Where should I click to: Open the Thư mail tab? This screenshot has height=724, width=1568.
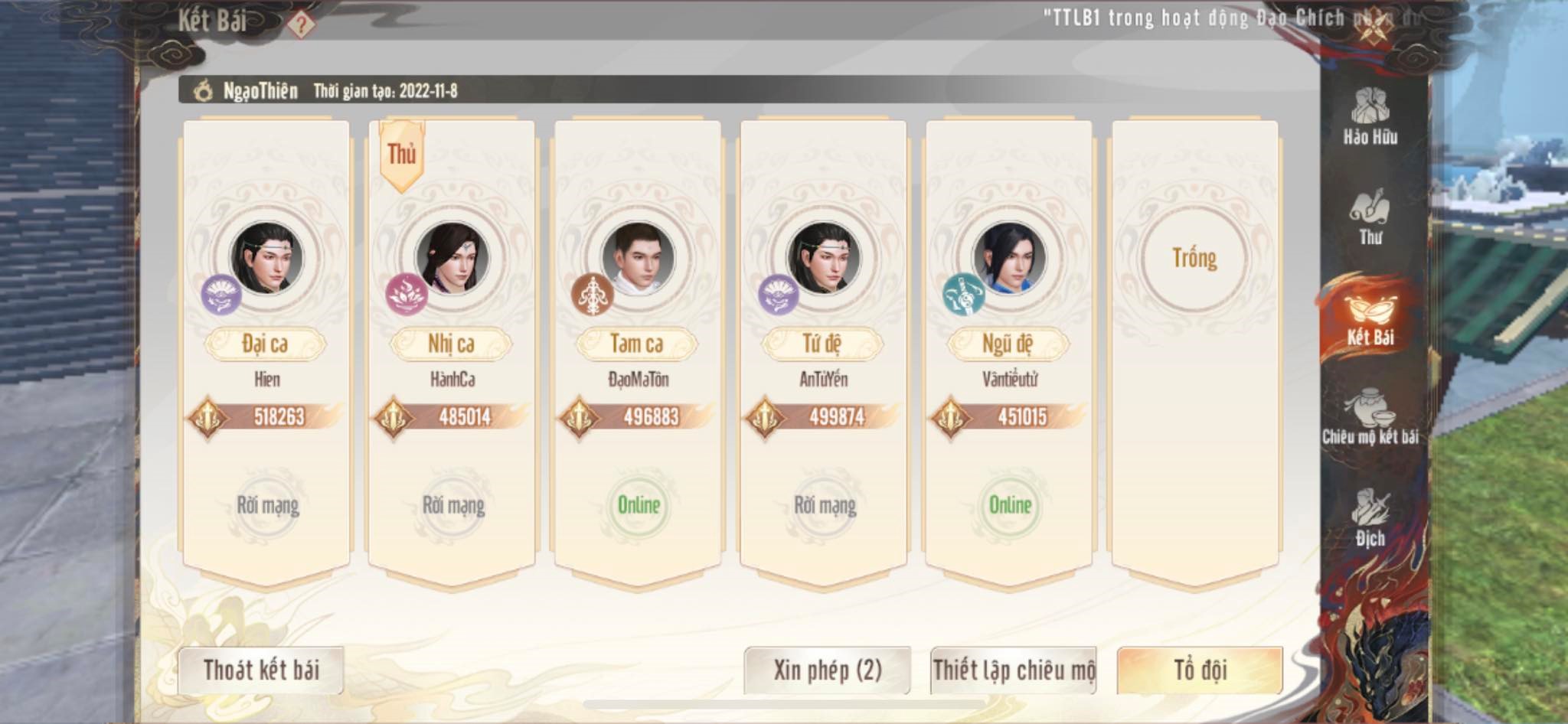click(1370, 217)
